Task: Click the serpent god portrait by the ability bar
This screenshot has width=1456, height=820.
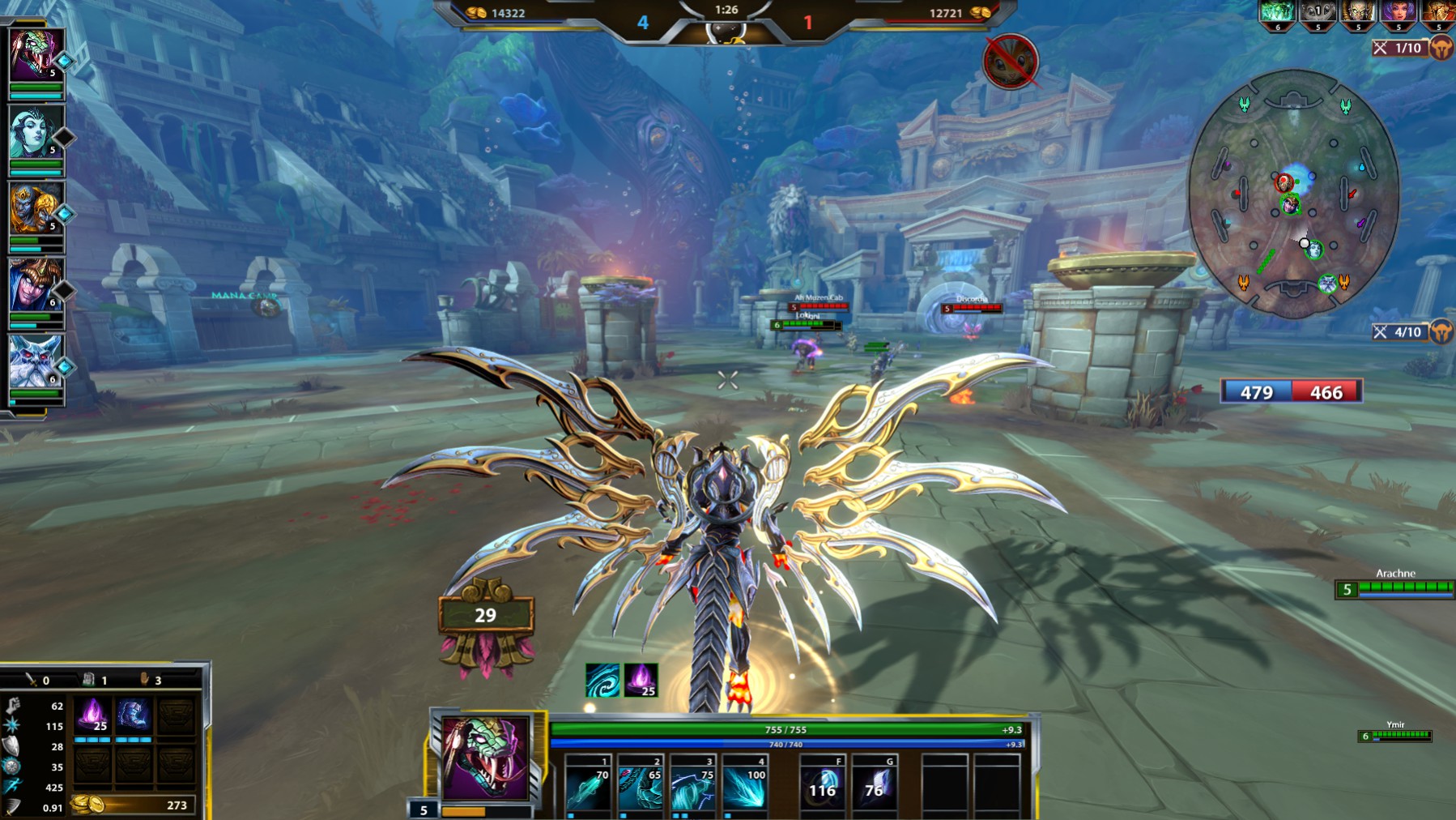Action: click(485, 758)
